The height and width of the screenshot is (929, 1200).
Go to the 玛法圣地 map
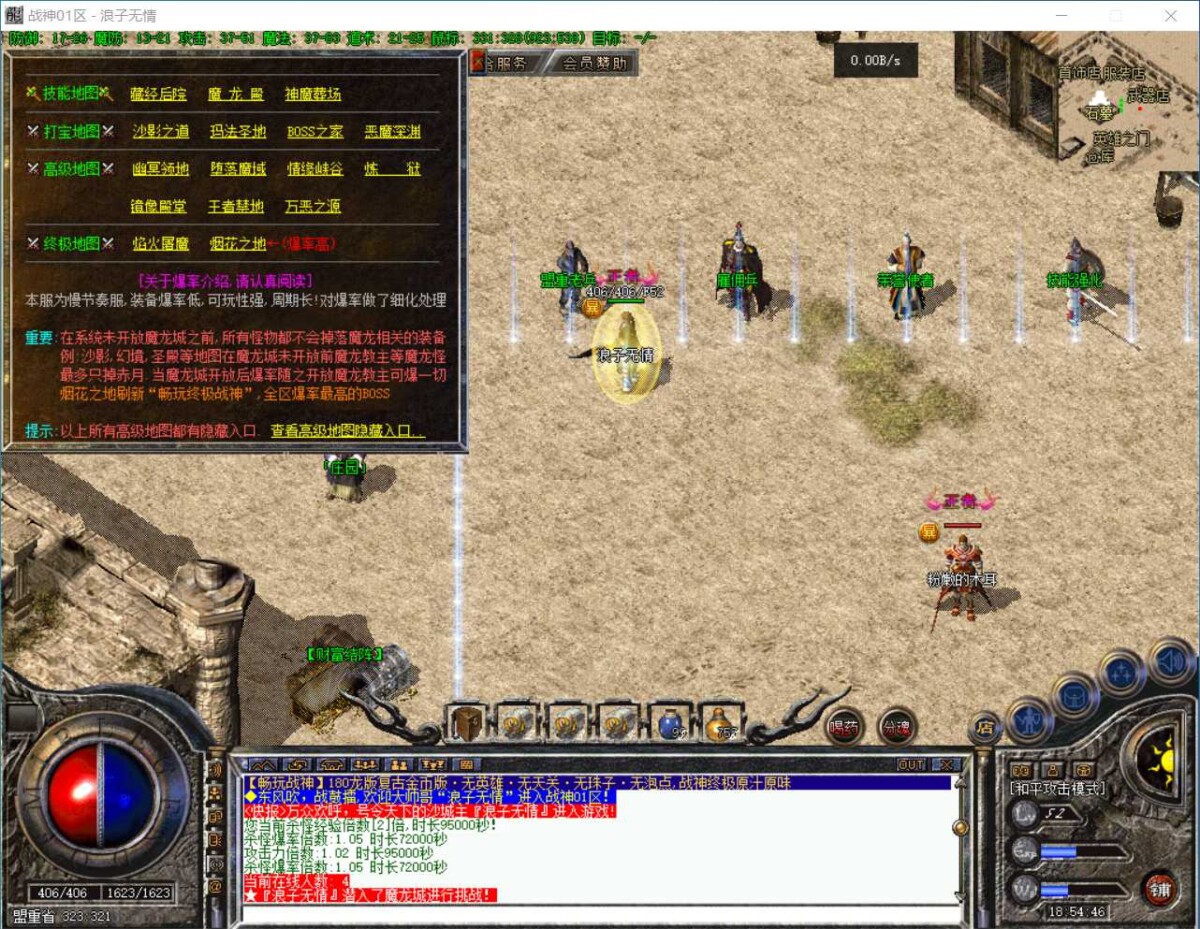238,131
